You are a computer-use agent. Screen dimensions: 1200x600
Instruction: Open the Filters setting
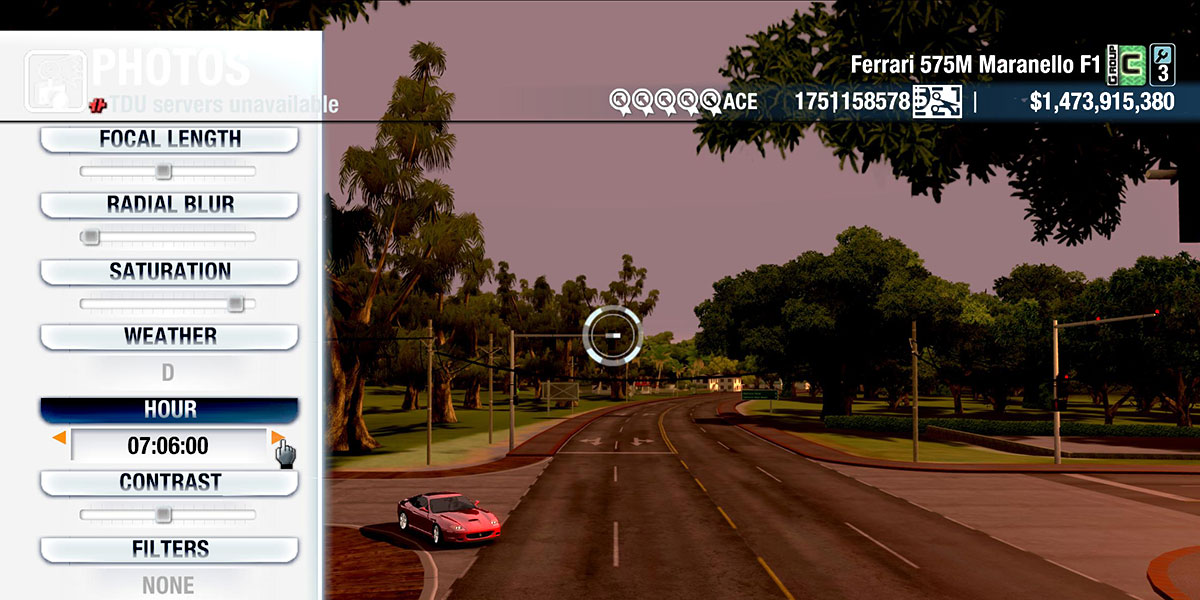point(169,549)
